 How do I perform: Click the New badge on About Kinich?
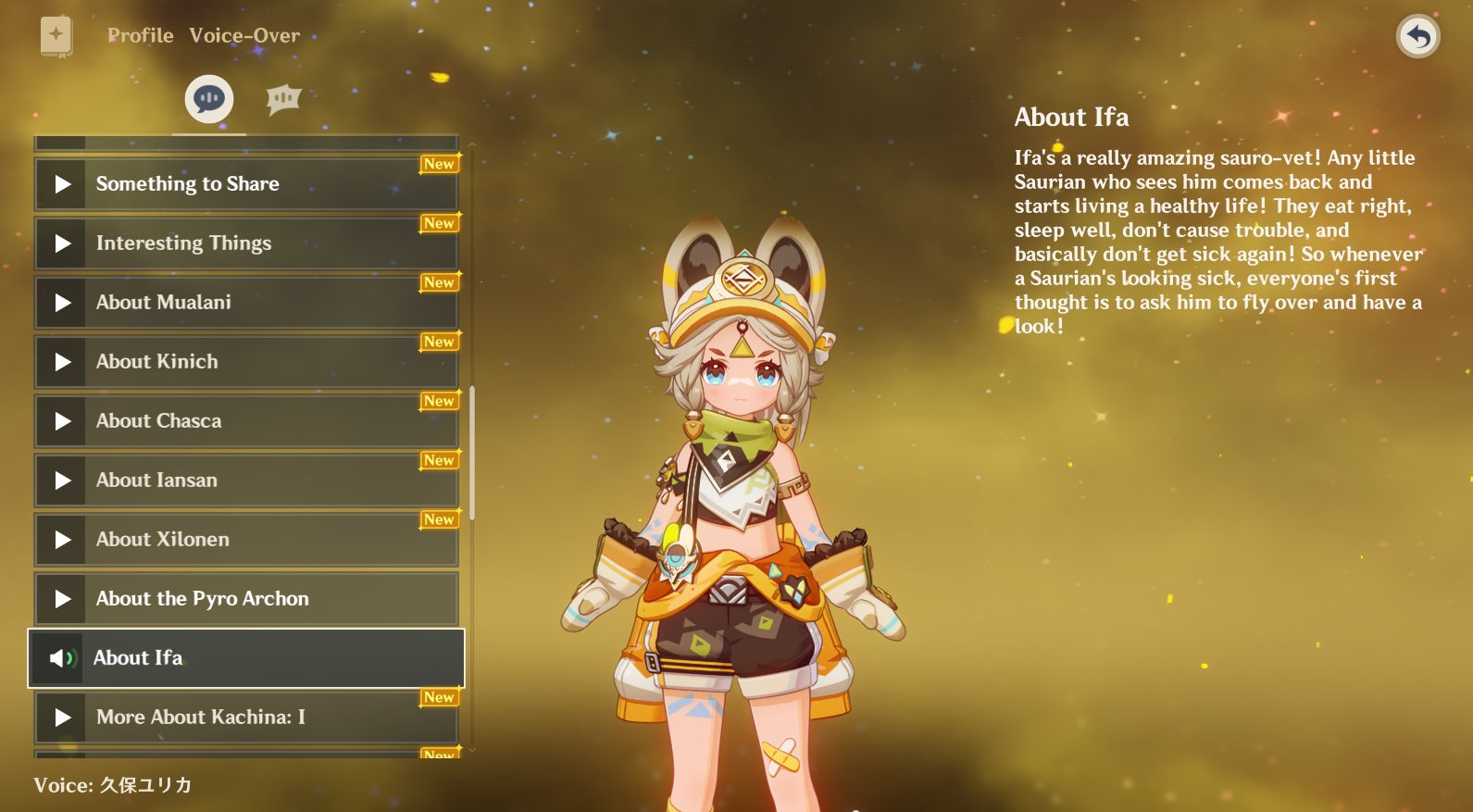click(439, 342)
